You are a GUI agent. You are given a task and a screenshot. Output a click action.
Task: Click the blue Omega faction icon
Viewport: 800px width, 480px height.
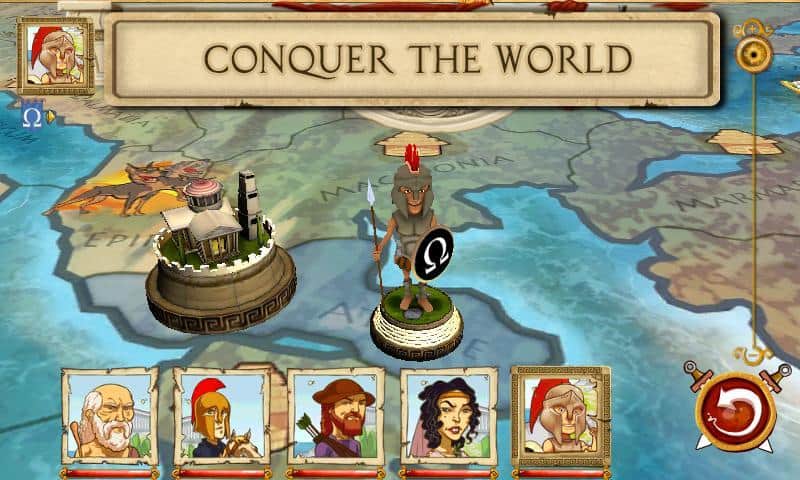click(32, 117)
